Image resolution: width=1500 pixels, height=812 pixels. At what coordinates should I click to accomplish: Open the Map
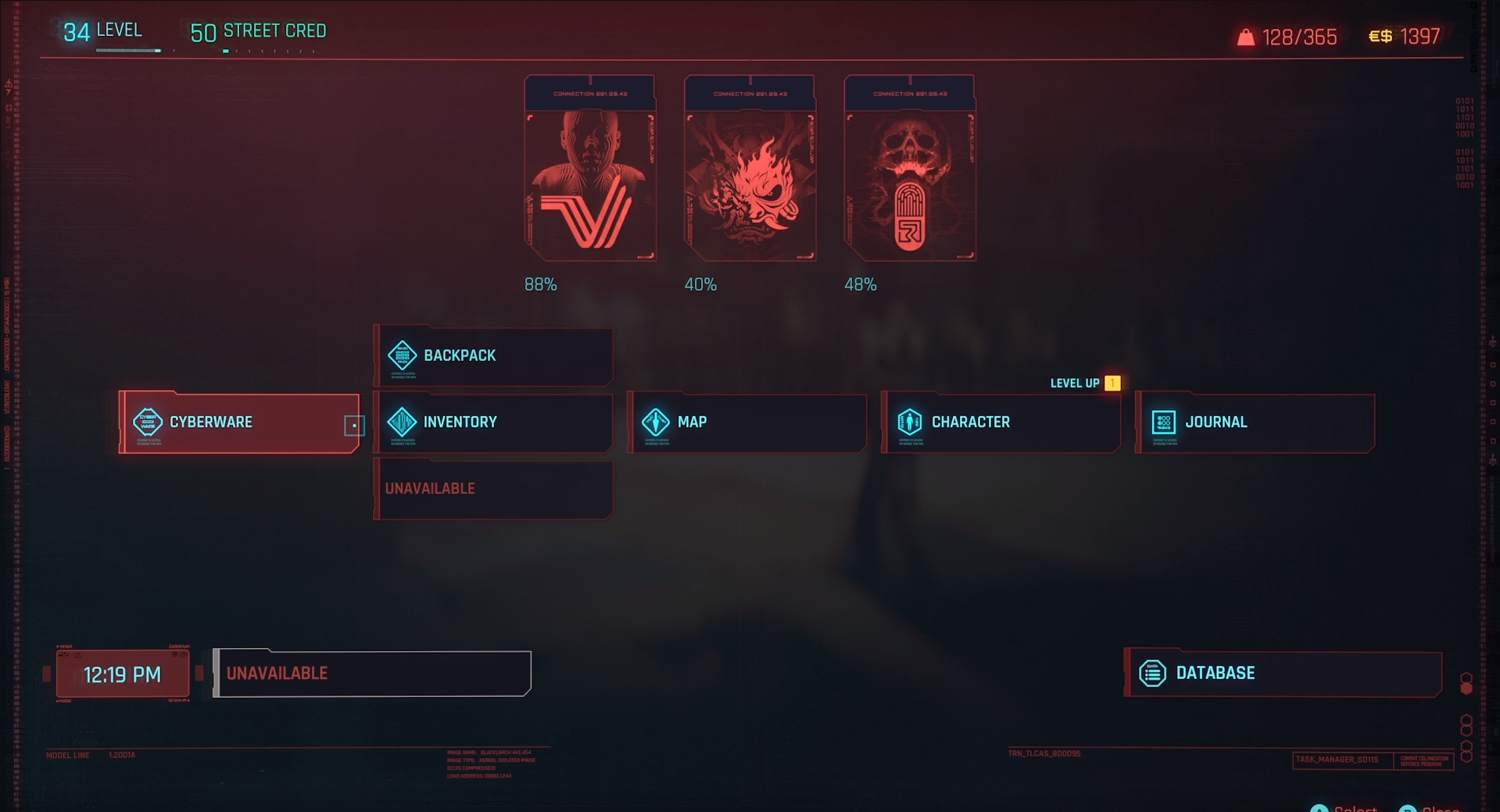[747, 423]
